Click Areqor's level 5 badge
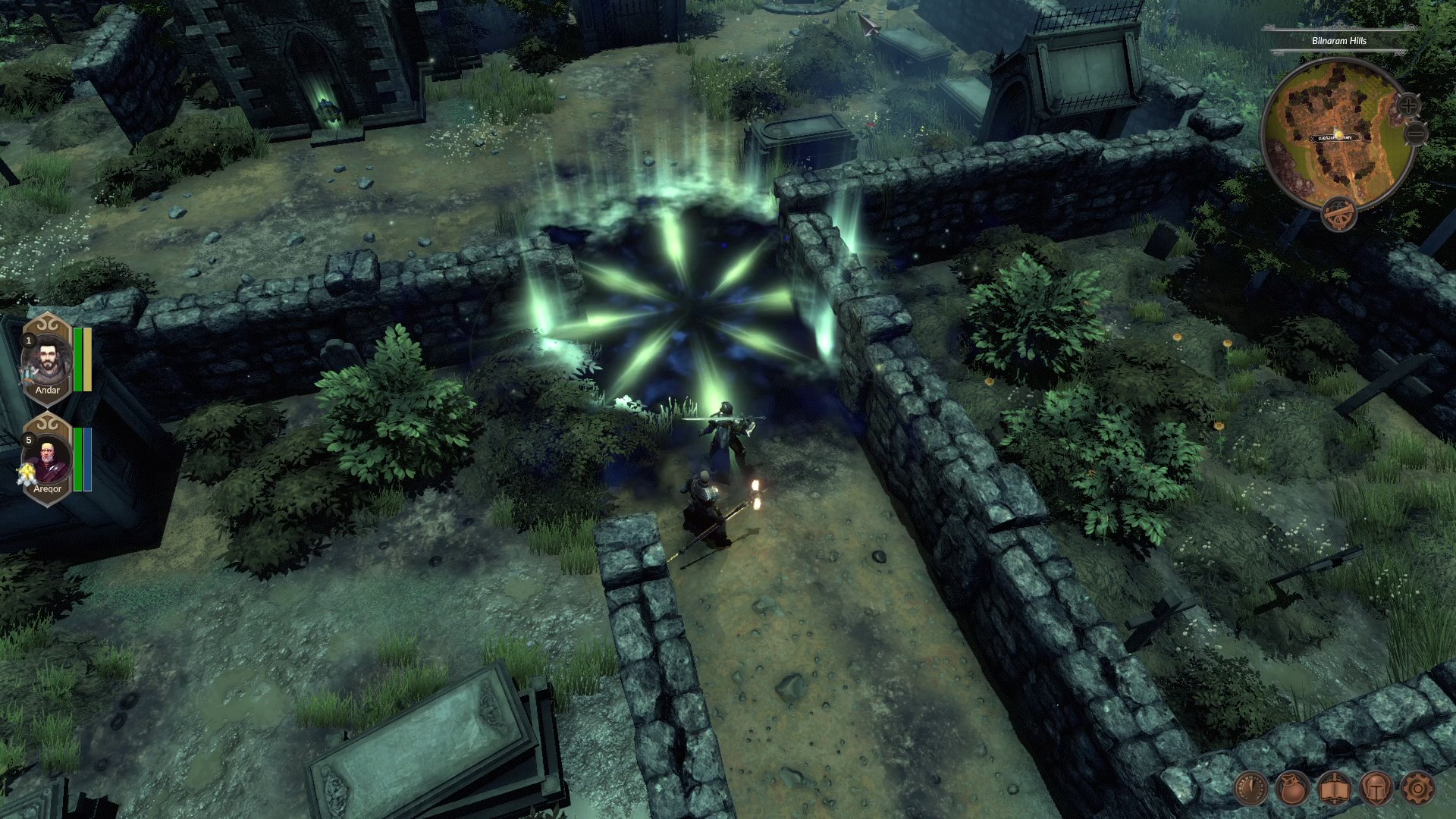The height and width of the screenshot is (819, 1456). (x=27, y=438)
